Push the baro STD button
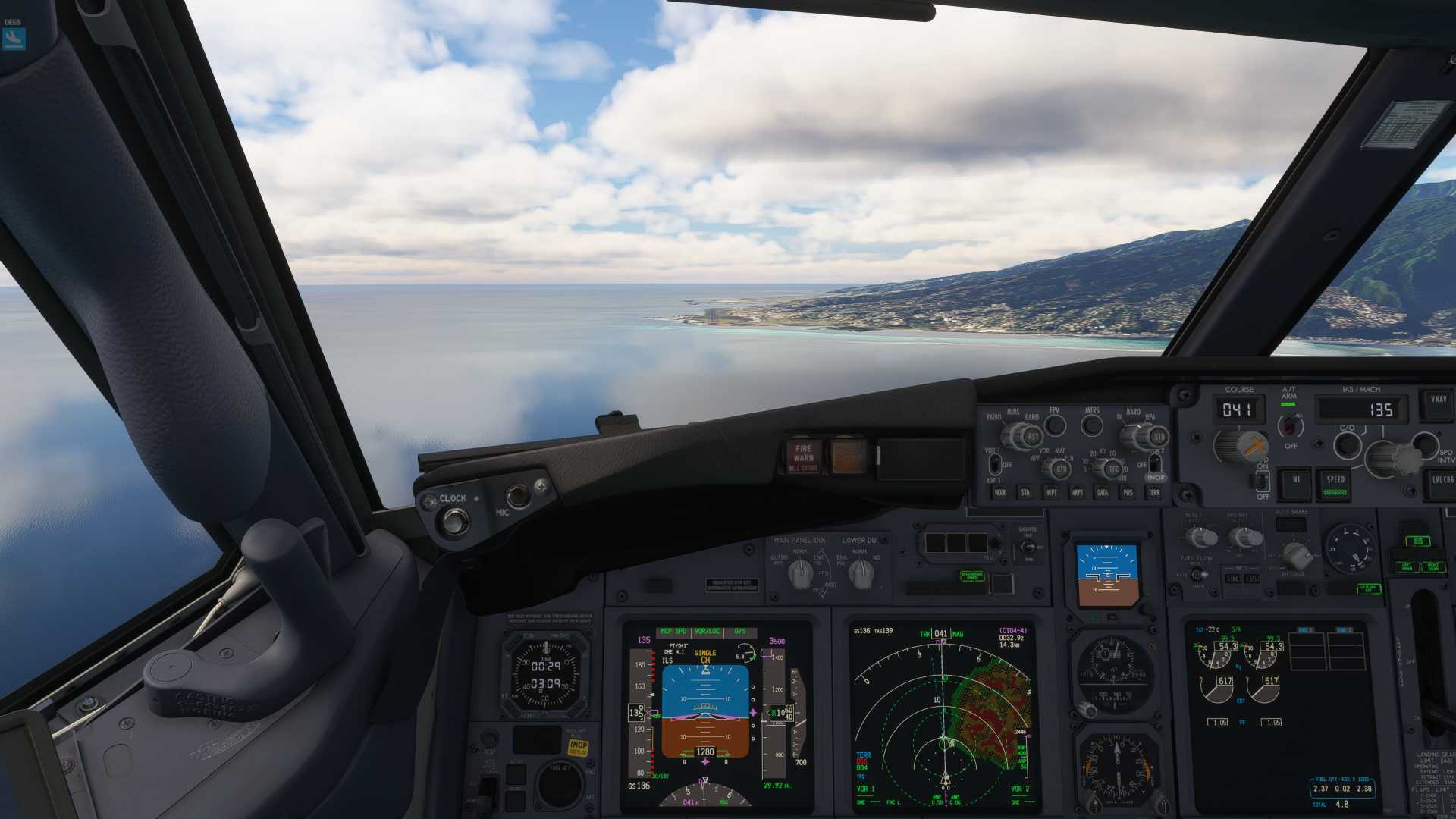Image resolution: width=1456 pixels, height=819 pixels. coord(1158,438)
